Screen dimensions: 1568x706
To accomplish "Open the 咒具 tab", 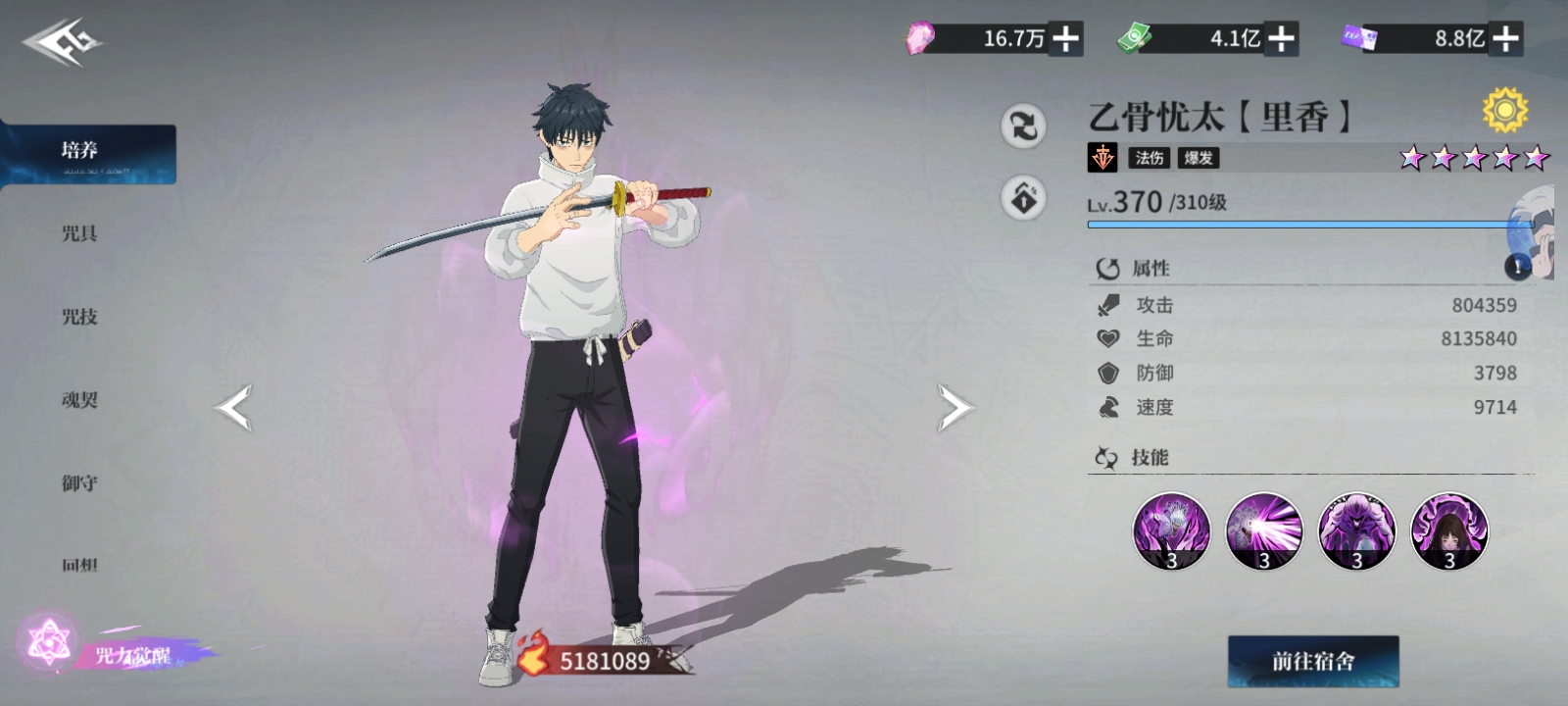I will pyautogui.click(x=80, y=233).
